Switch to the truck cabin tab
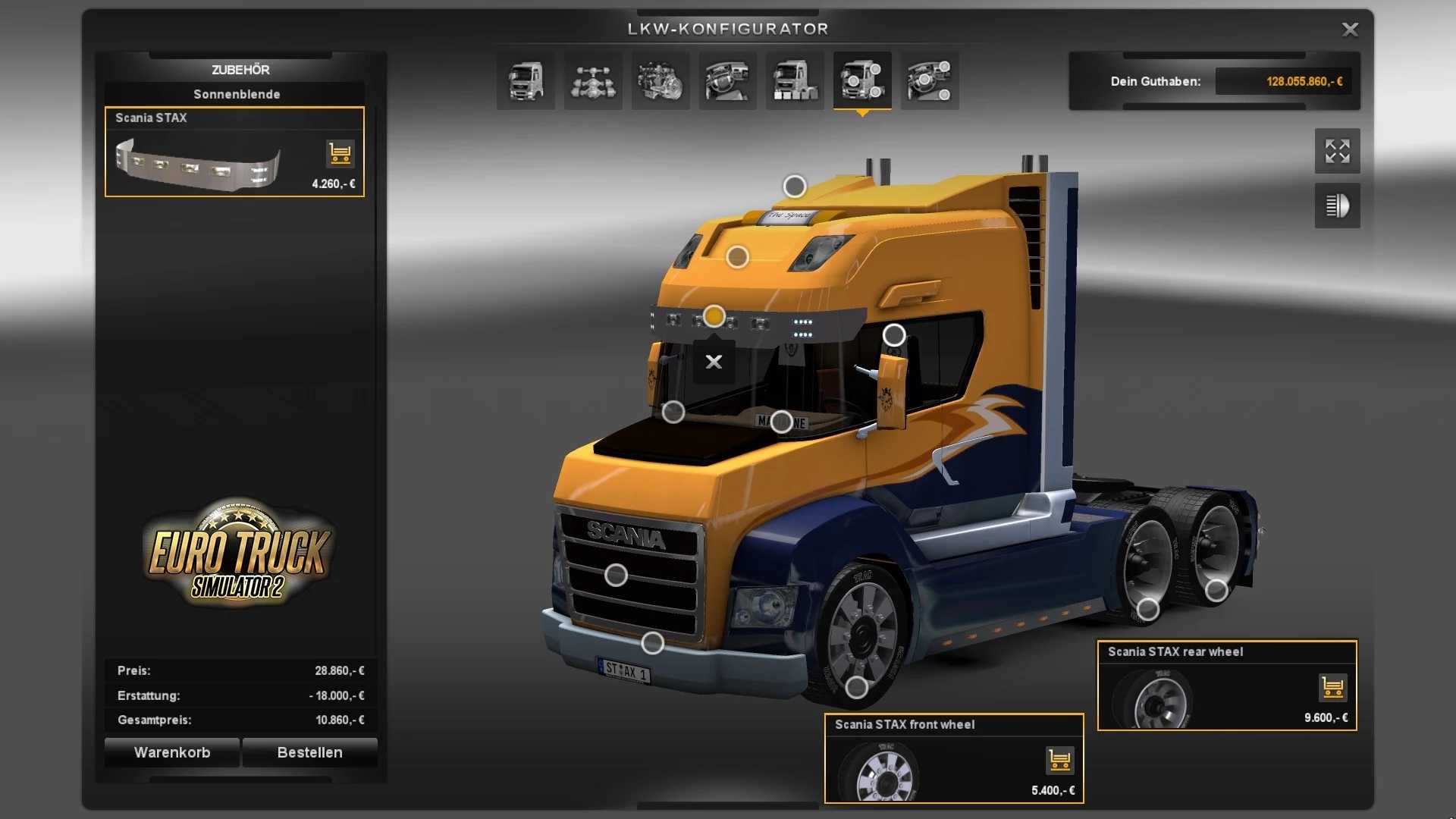This screenshot has width=1456, height=819. click(x=526, y=81)
